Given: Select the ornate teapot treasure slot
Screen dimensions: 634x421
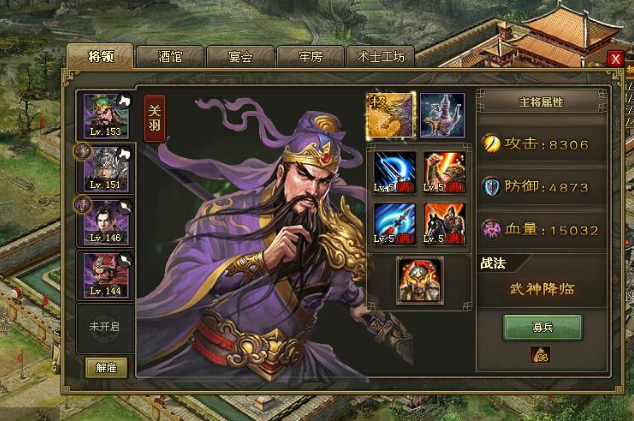Looking at the screenshot, I should pyautogui.click(x=441, y=115).
